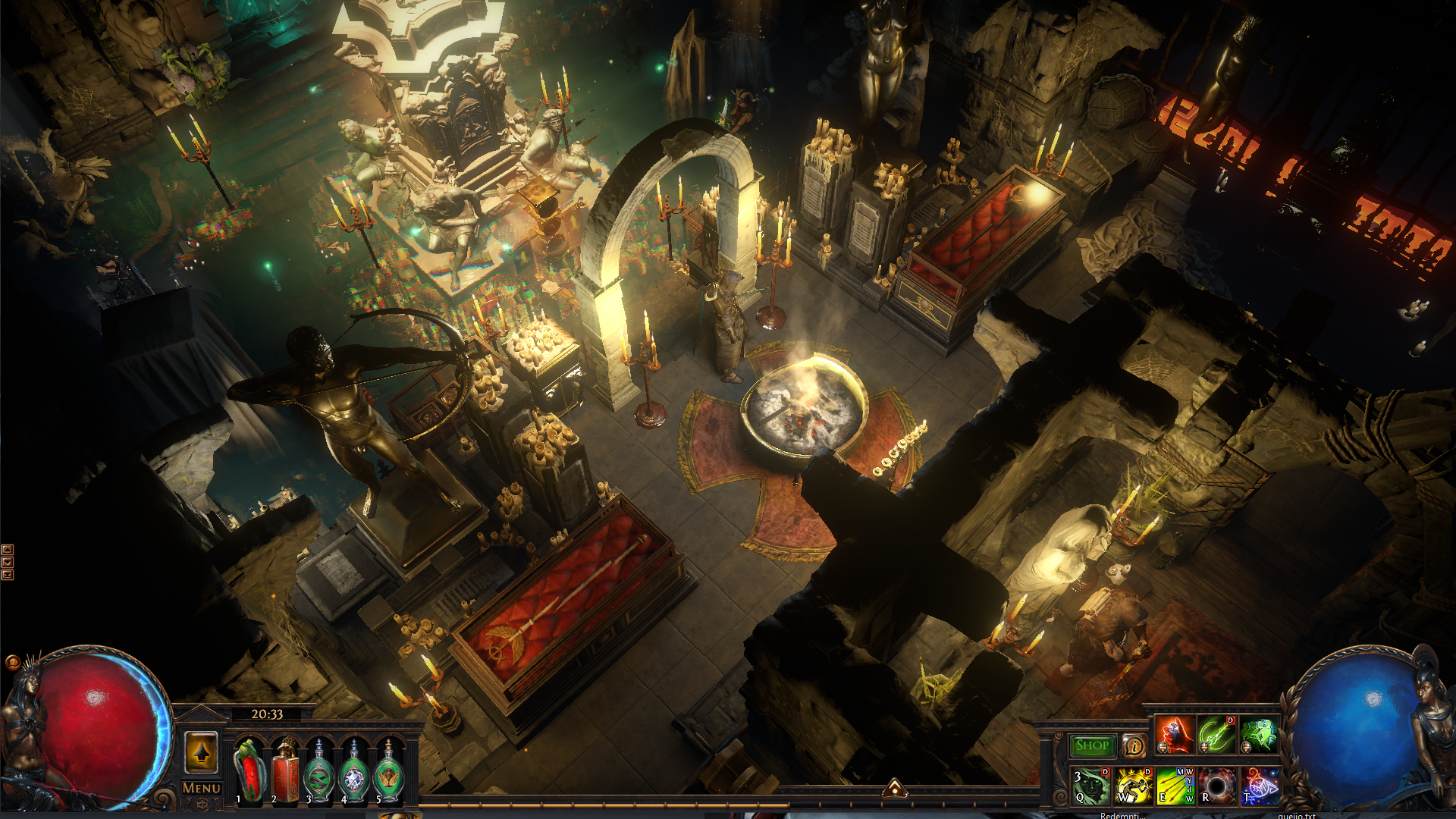Open the green Shop button

(1092, 745)
